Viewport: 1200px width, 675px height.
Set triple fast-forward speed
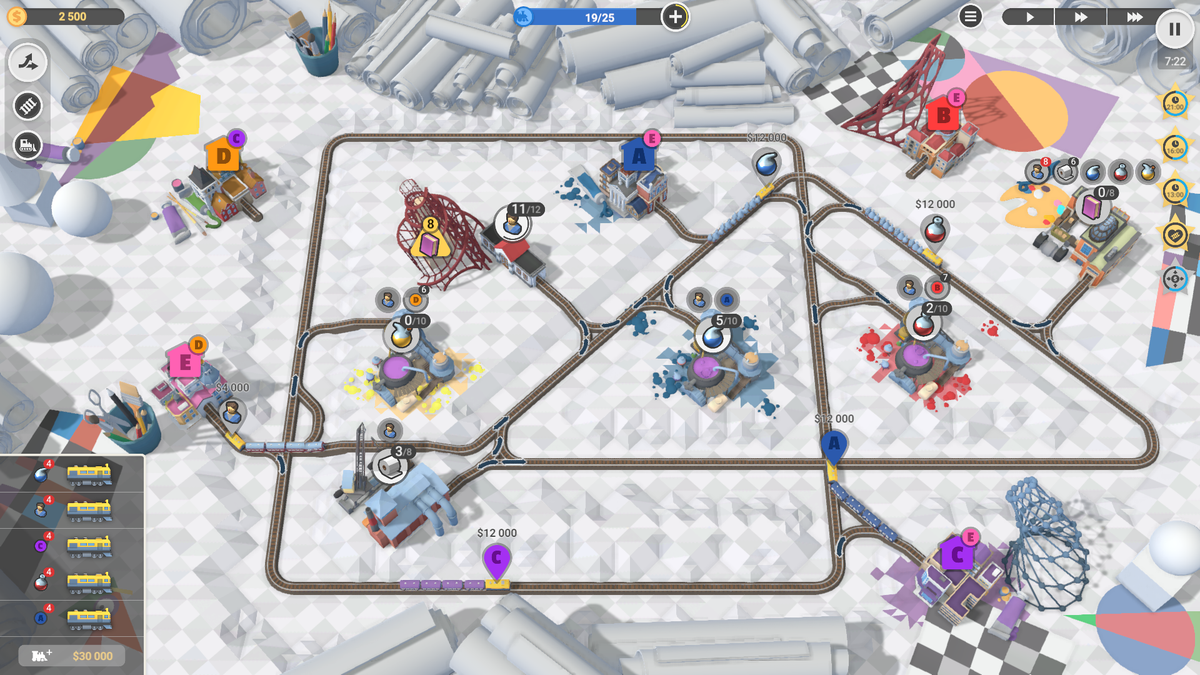pyautogui.click(x=1134, y=17)
